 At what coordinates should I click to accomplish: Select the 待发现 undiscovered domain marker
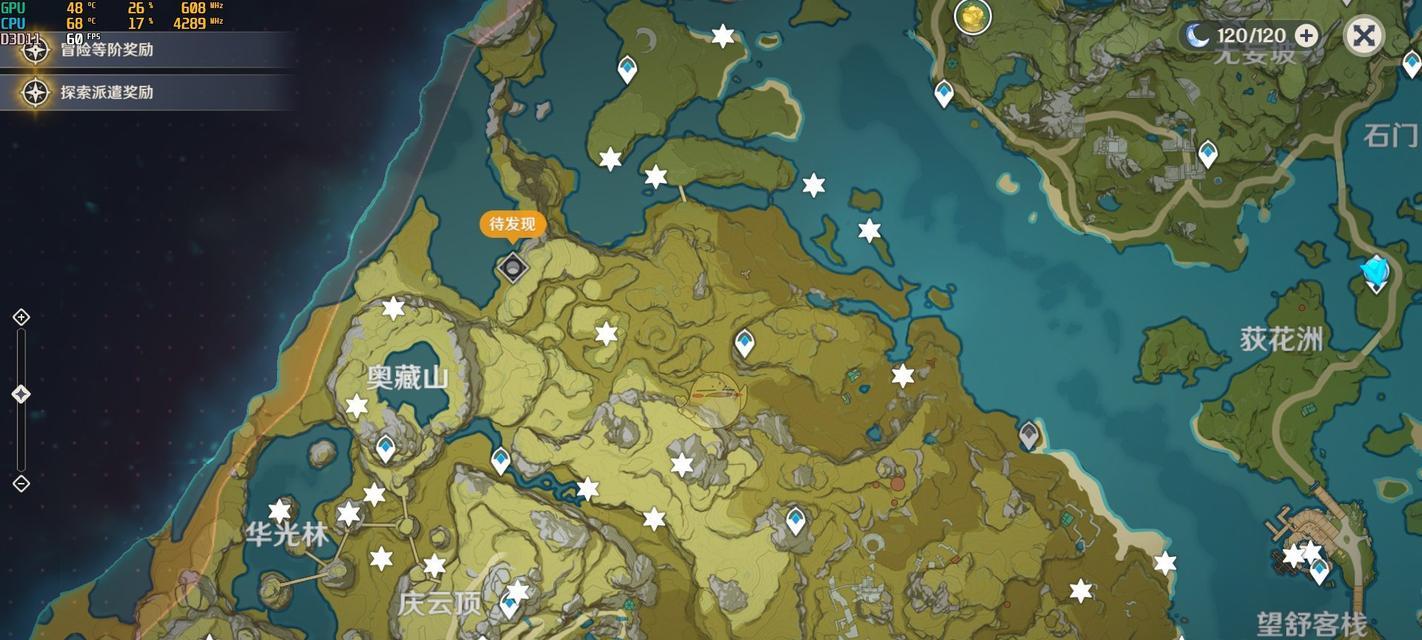[x=513, y=267]
